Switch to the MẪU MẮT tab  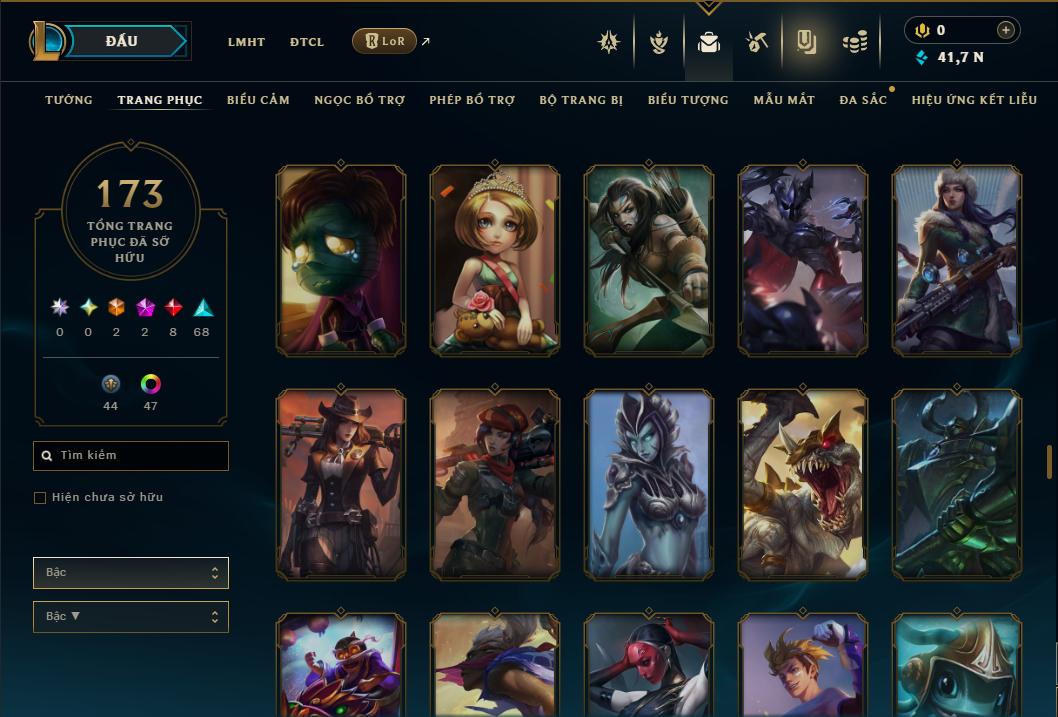pyautogui.click(x=784, y=100)
